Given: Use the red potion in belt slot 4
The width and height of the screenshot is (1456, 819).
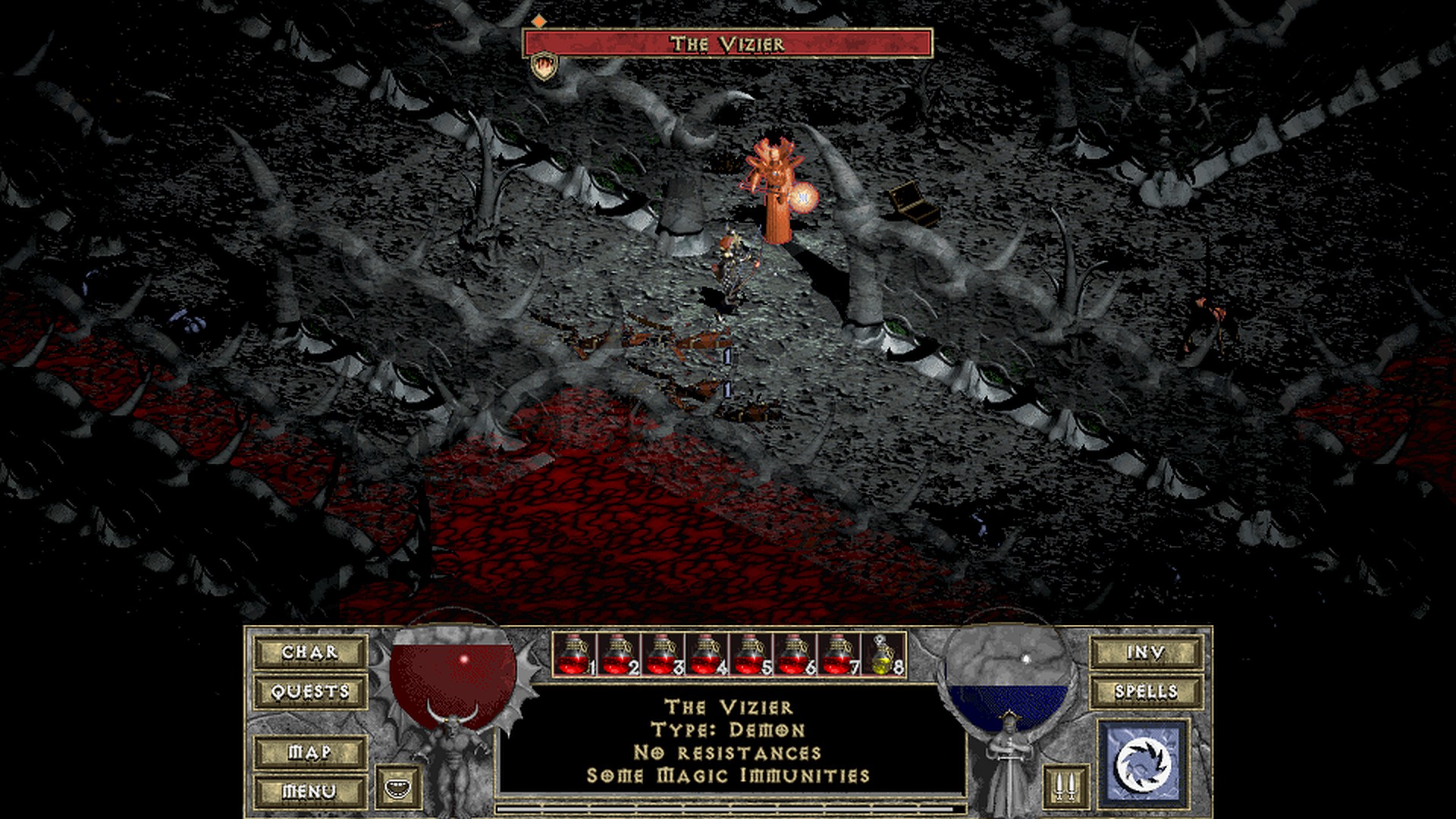Looking at the screenshot, I should (706, 654).
